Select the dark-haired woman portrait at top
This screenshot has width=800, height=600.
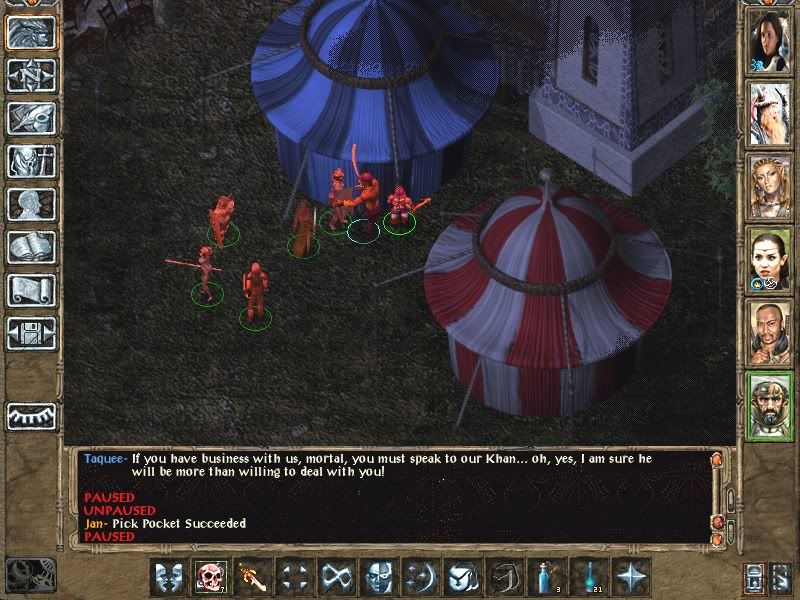pos(770,42)
